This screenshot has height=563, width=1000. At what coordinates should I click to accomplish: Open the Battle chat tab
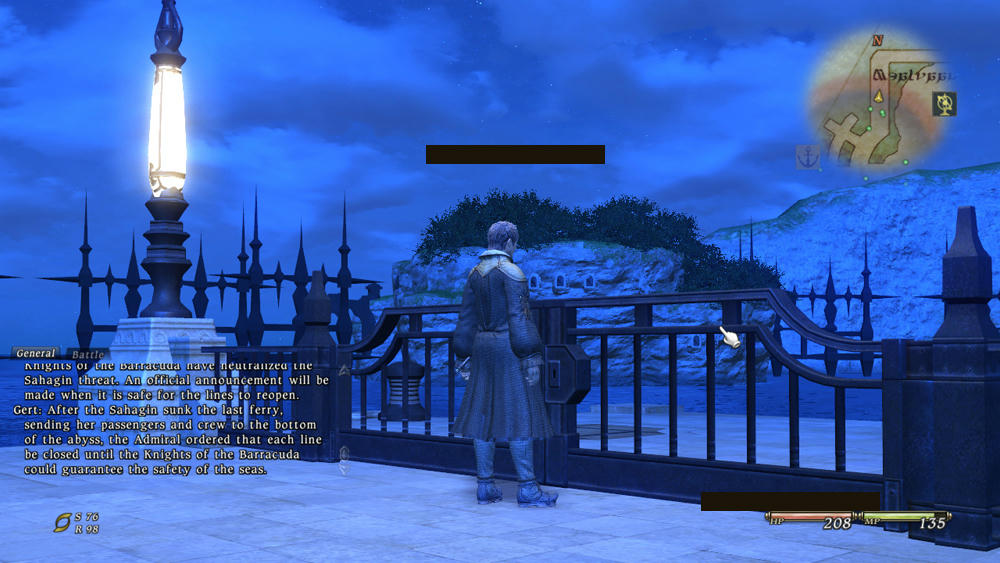click(88, 354)
